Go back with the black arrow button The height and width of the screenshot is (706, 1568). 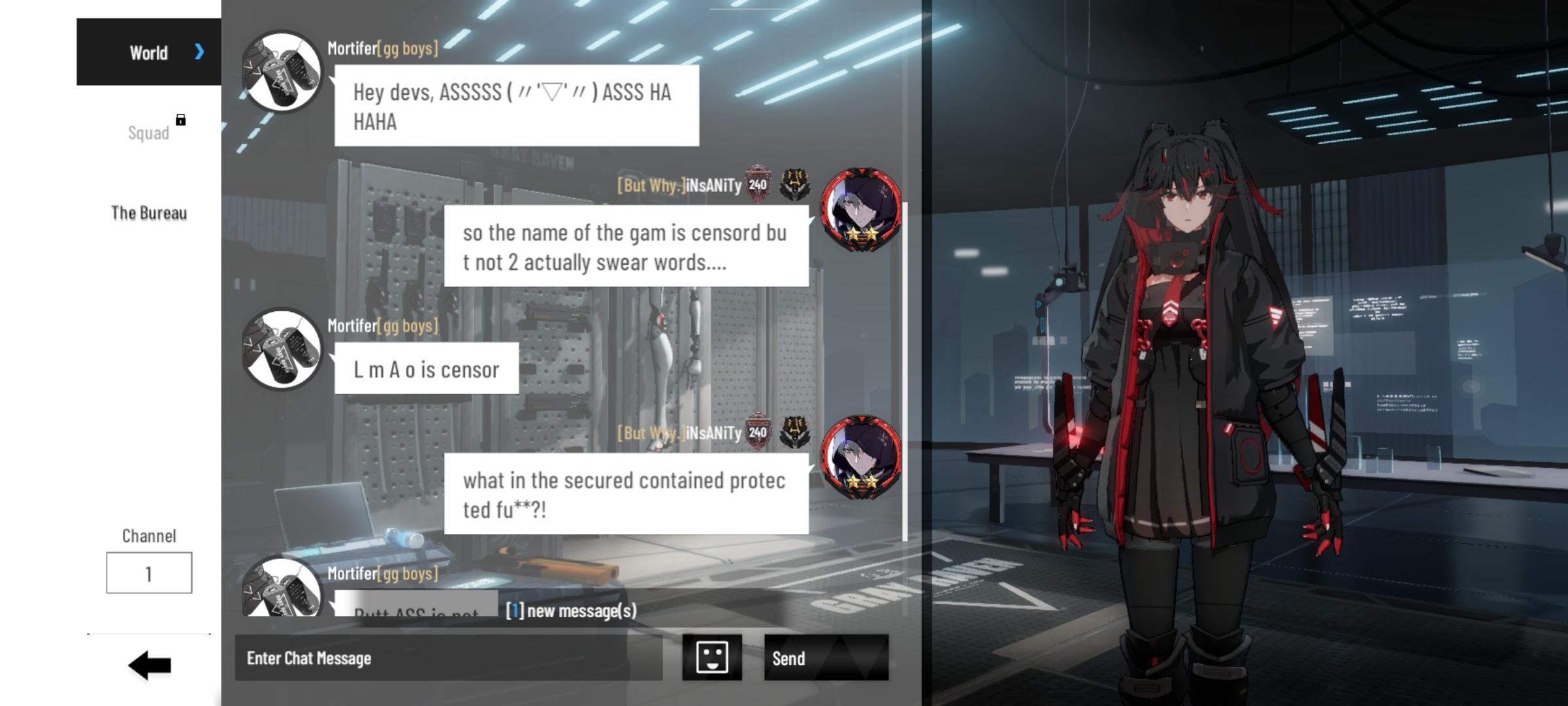(150, 665)
